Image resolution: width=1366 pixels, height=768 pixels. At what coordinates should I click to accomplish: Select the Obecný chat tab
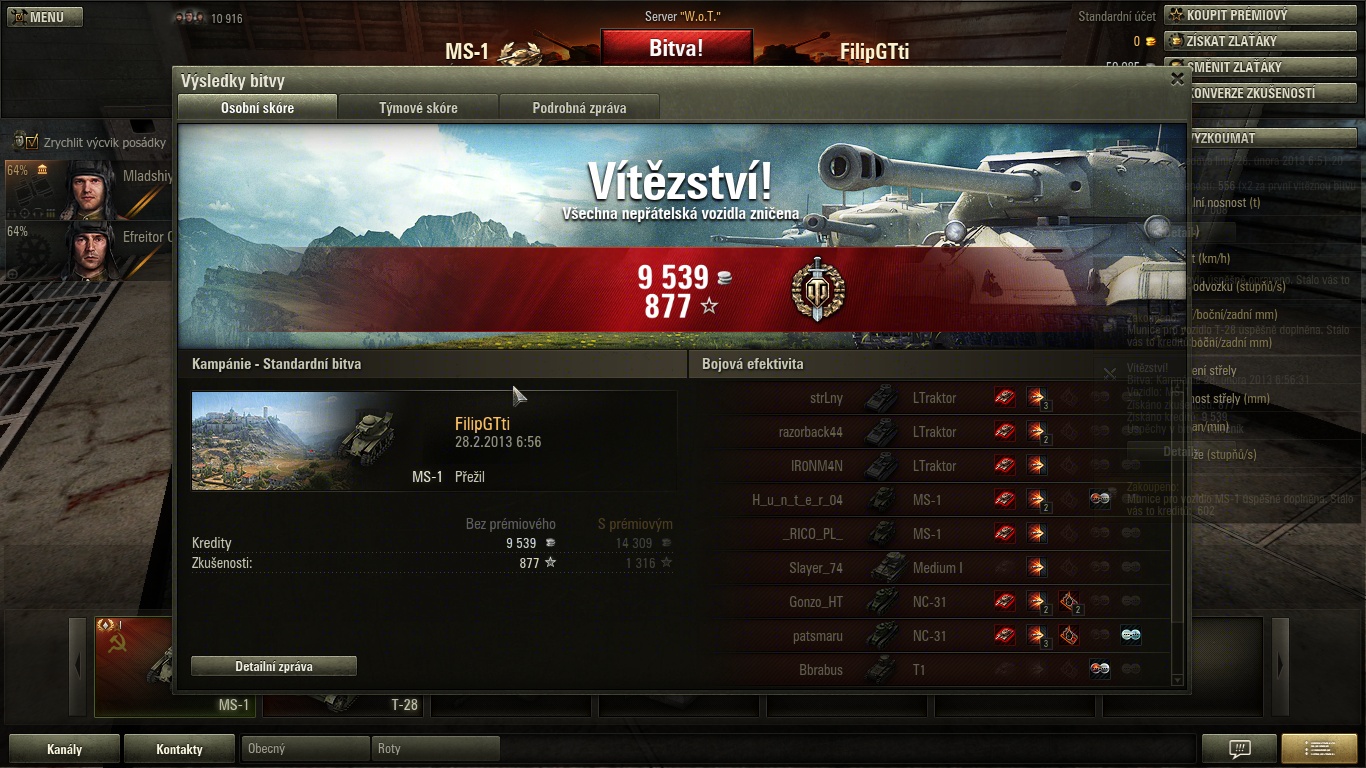[305, 748]
